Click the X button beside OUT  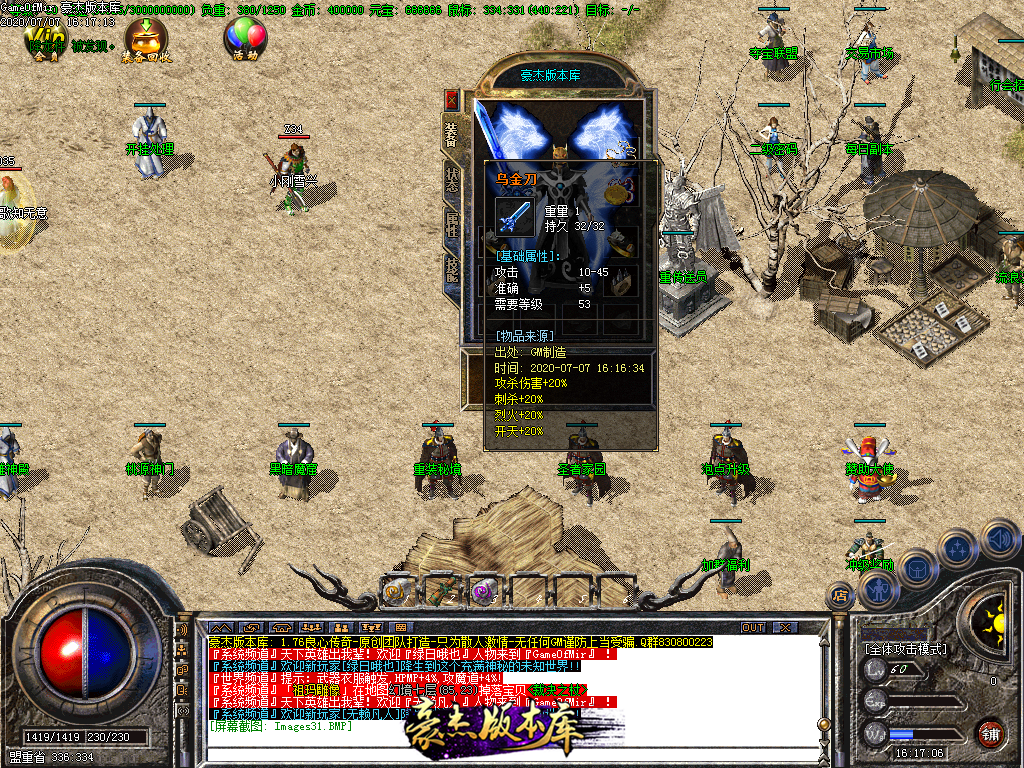point(785,627)
